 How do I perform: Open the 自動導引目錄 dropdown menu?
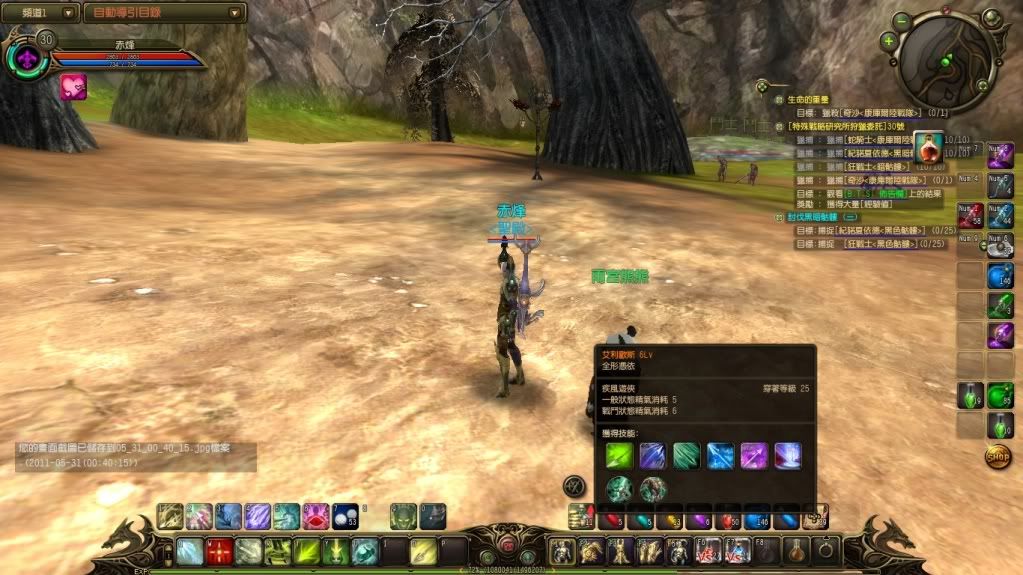[165, 13]
